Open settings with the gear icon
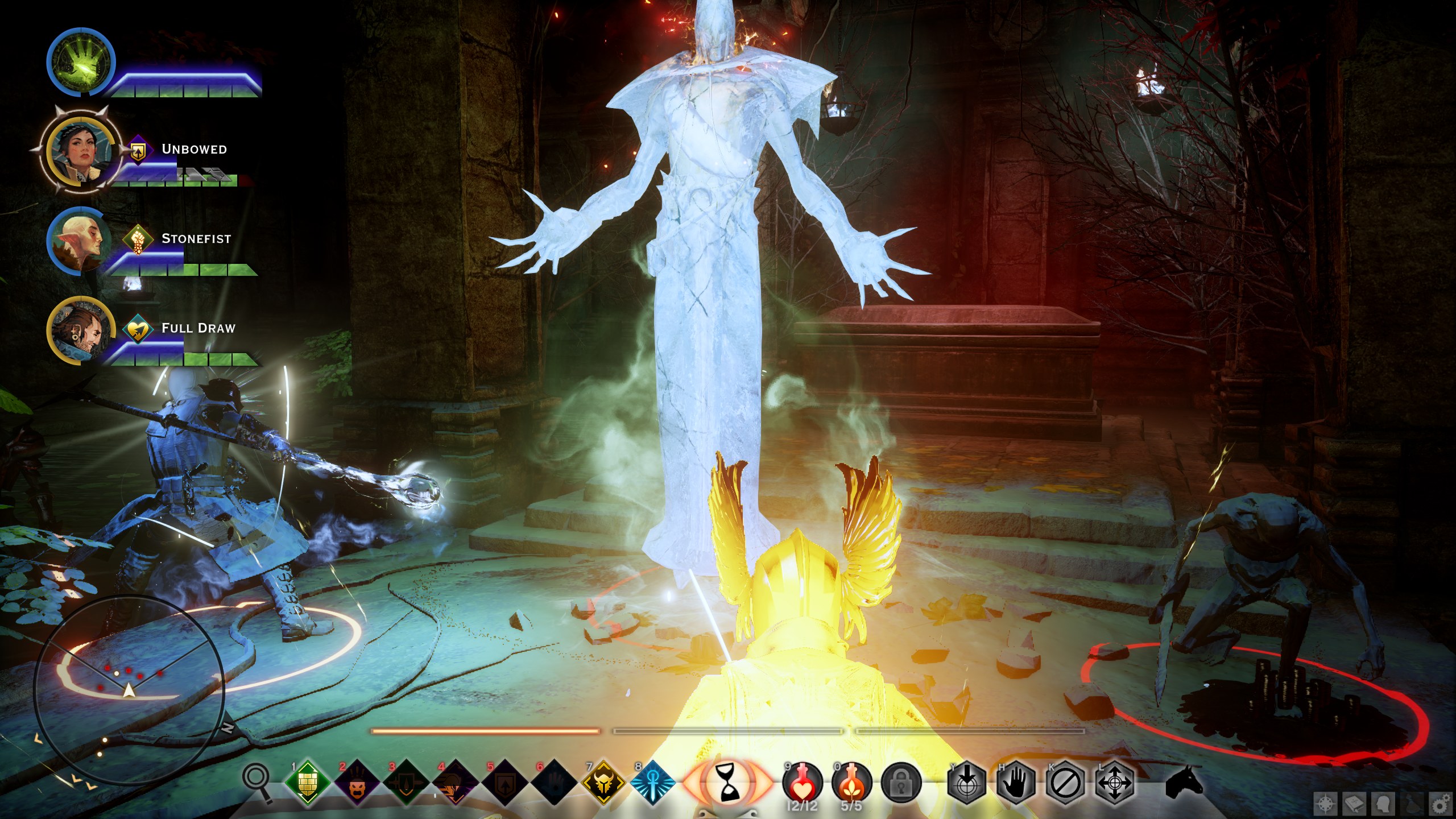 1440,804
